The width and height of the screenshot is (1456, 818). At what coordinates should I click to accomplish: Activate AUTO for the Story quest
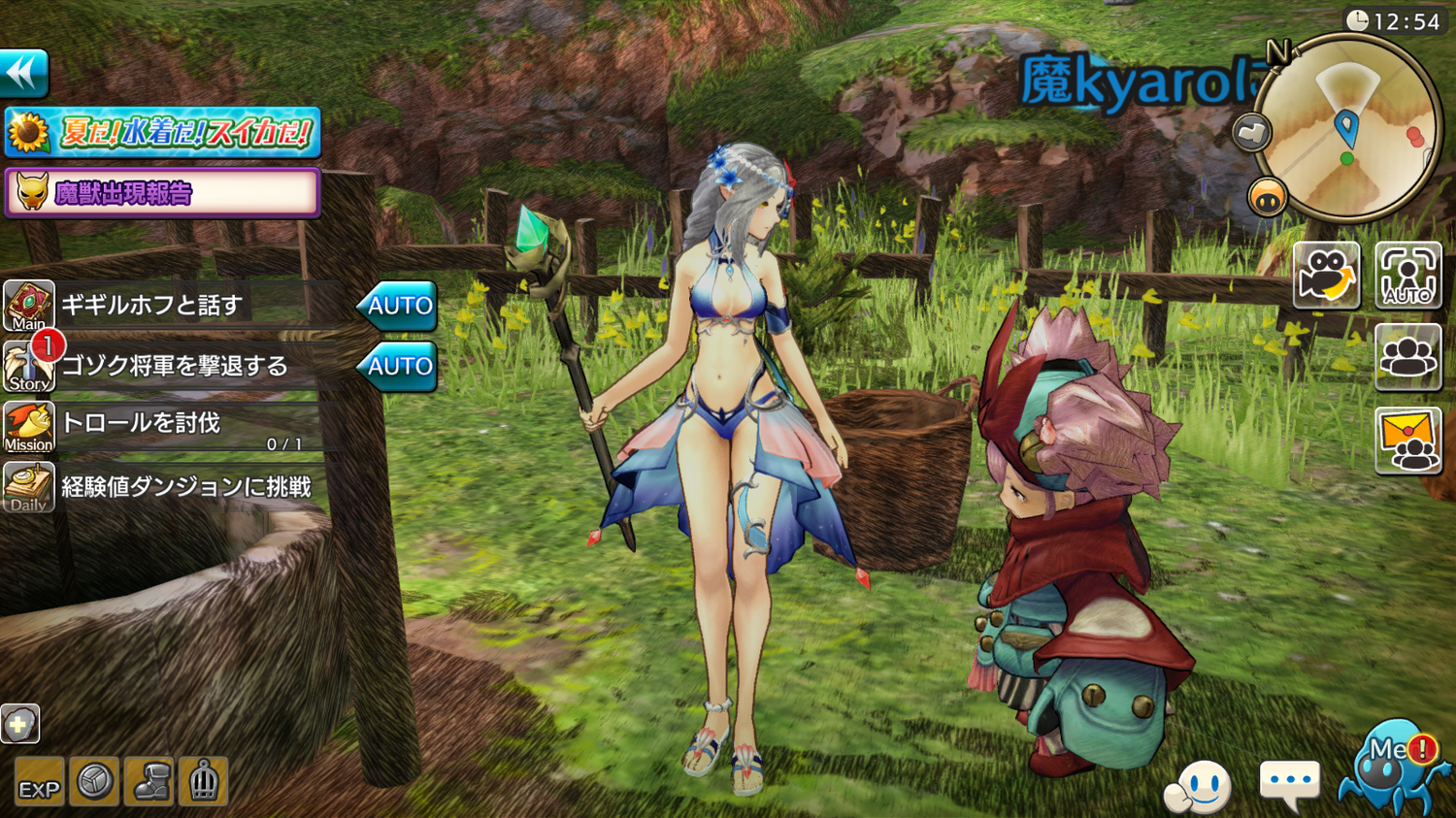(398, 366)
